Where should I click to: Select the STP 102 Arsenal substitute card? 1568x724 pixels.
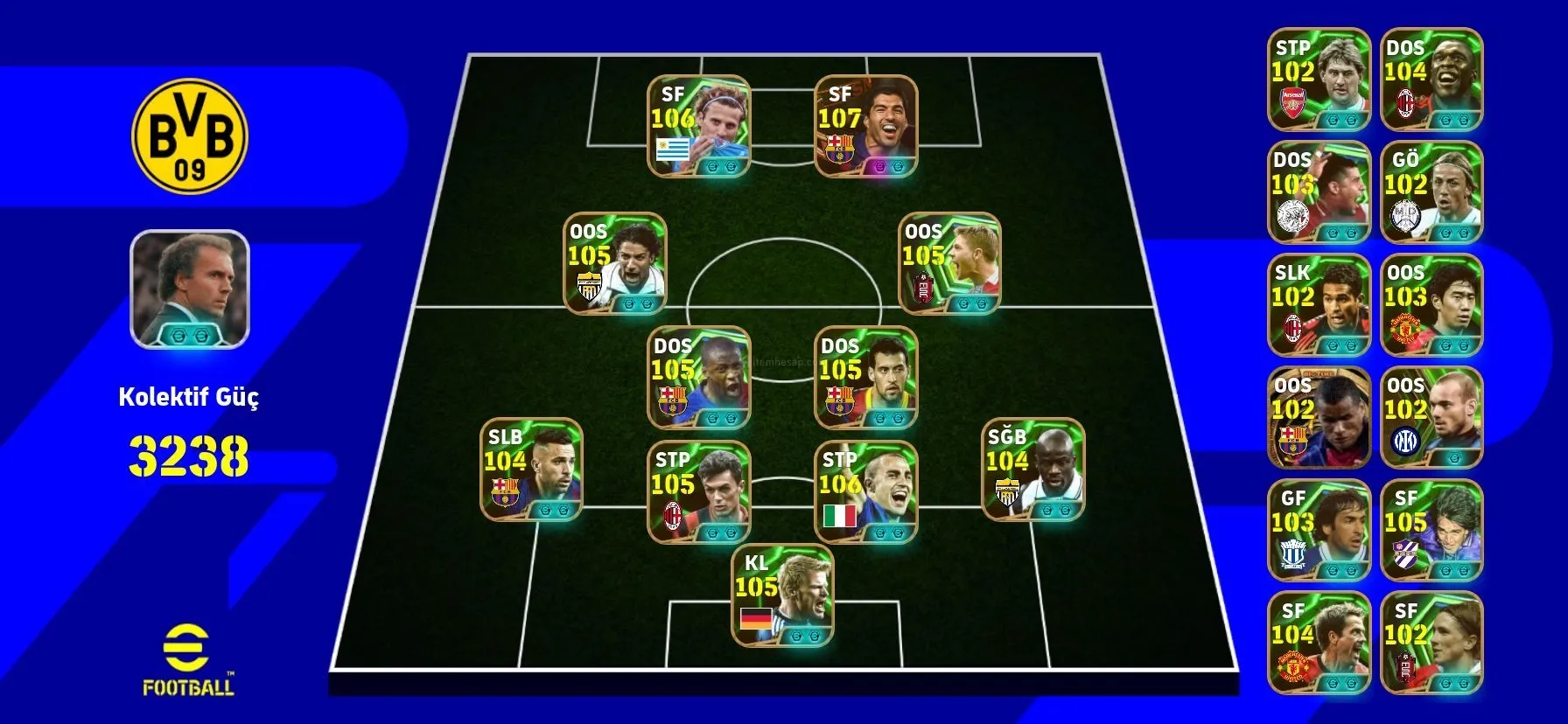coord(1319,80)
